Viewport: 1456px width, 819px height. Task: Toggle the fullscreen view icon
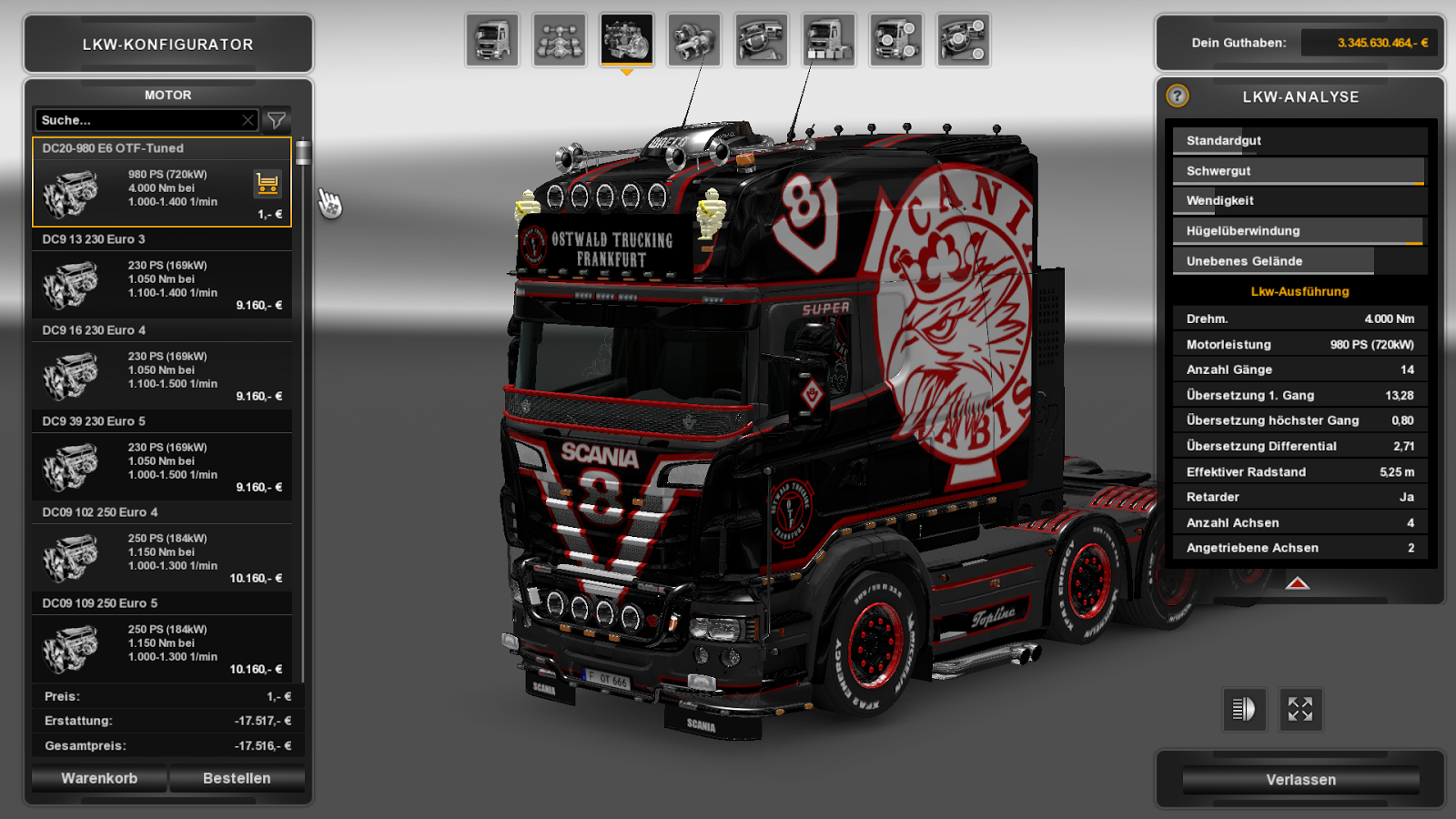click(1301, 710)
